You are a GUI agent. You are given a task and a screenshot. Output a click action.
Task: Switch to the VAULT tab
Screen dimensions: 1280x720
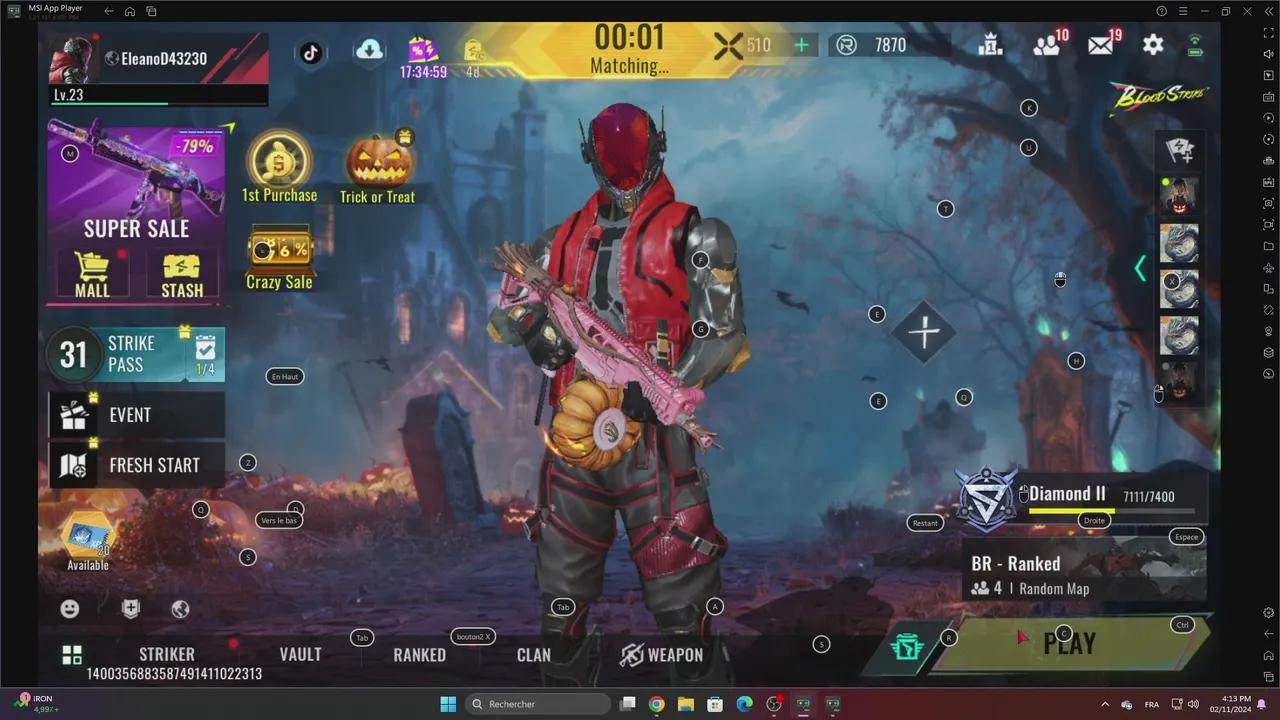[300, 655]
